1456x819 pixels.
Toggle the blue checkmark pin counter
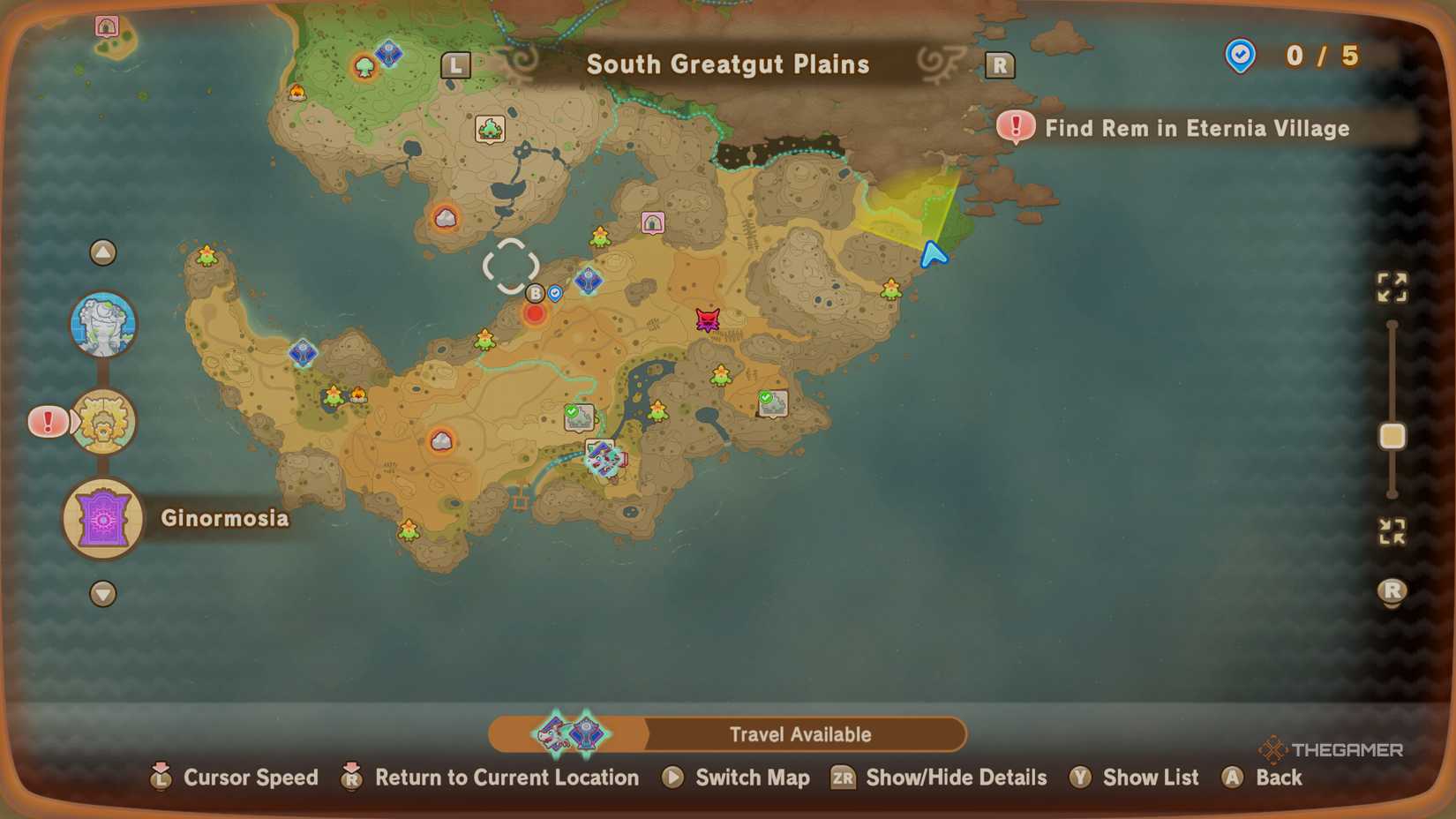1240,56
